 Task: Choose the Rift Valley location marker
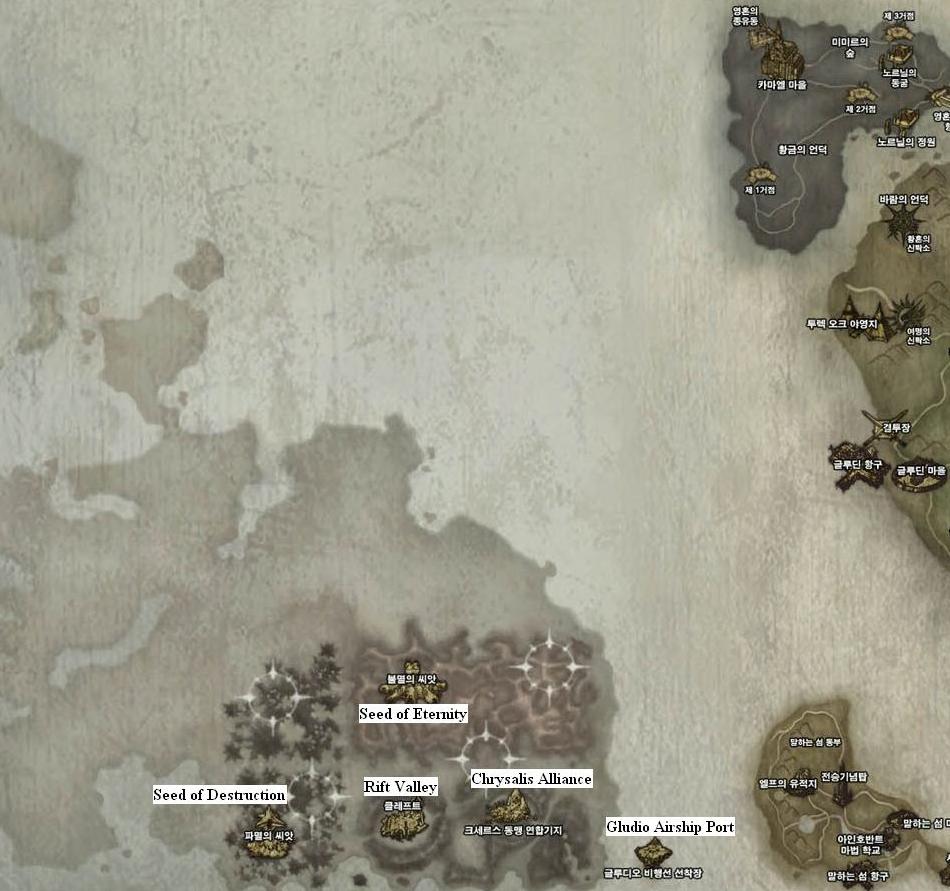click(x=403, y=823)
